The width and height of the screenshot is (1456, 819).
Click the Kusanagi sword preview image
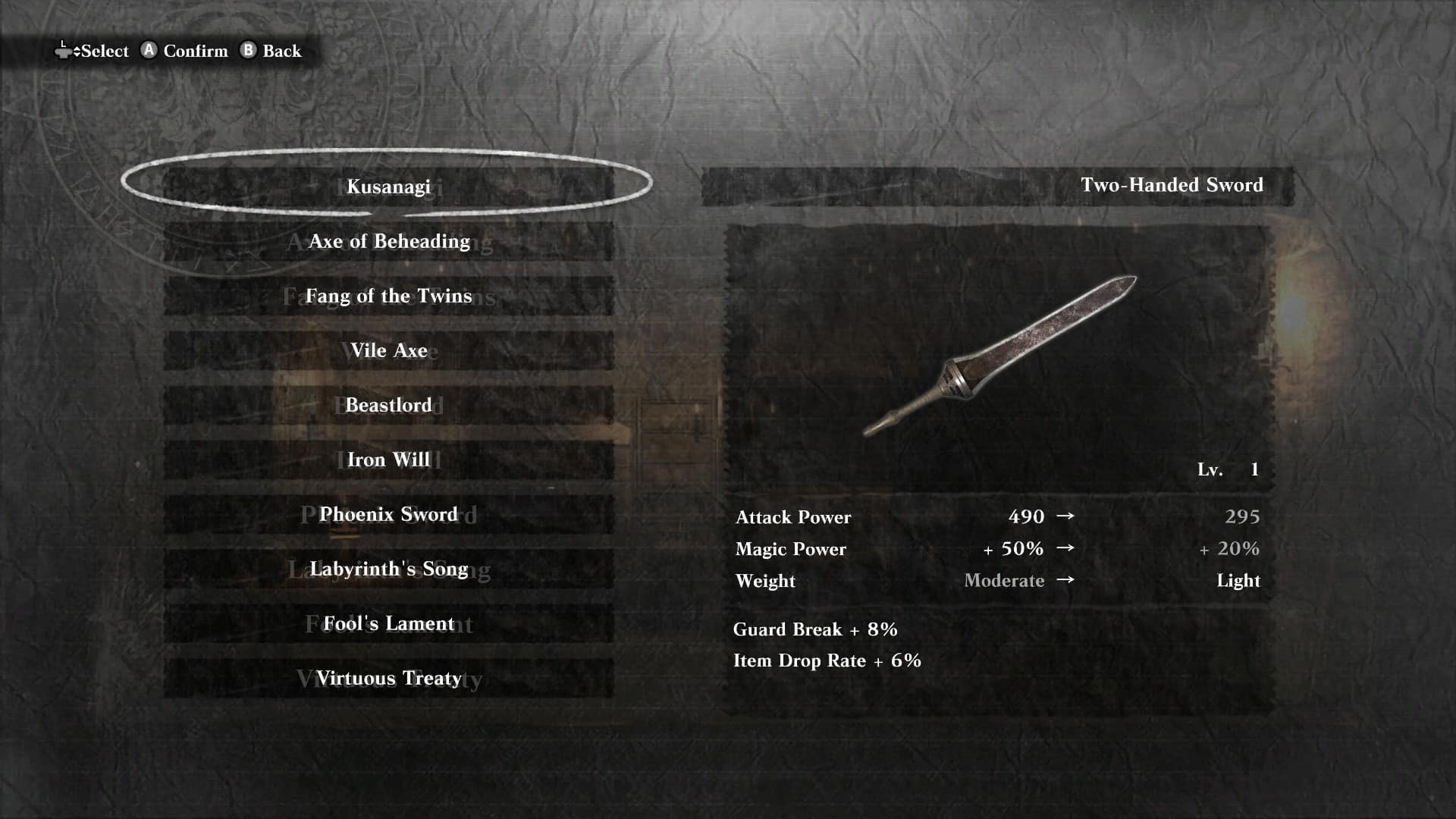pyautogui.click(x=999, y=355)
